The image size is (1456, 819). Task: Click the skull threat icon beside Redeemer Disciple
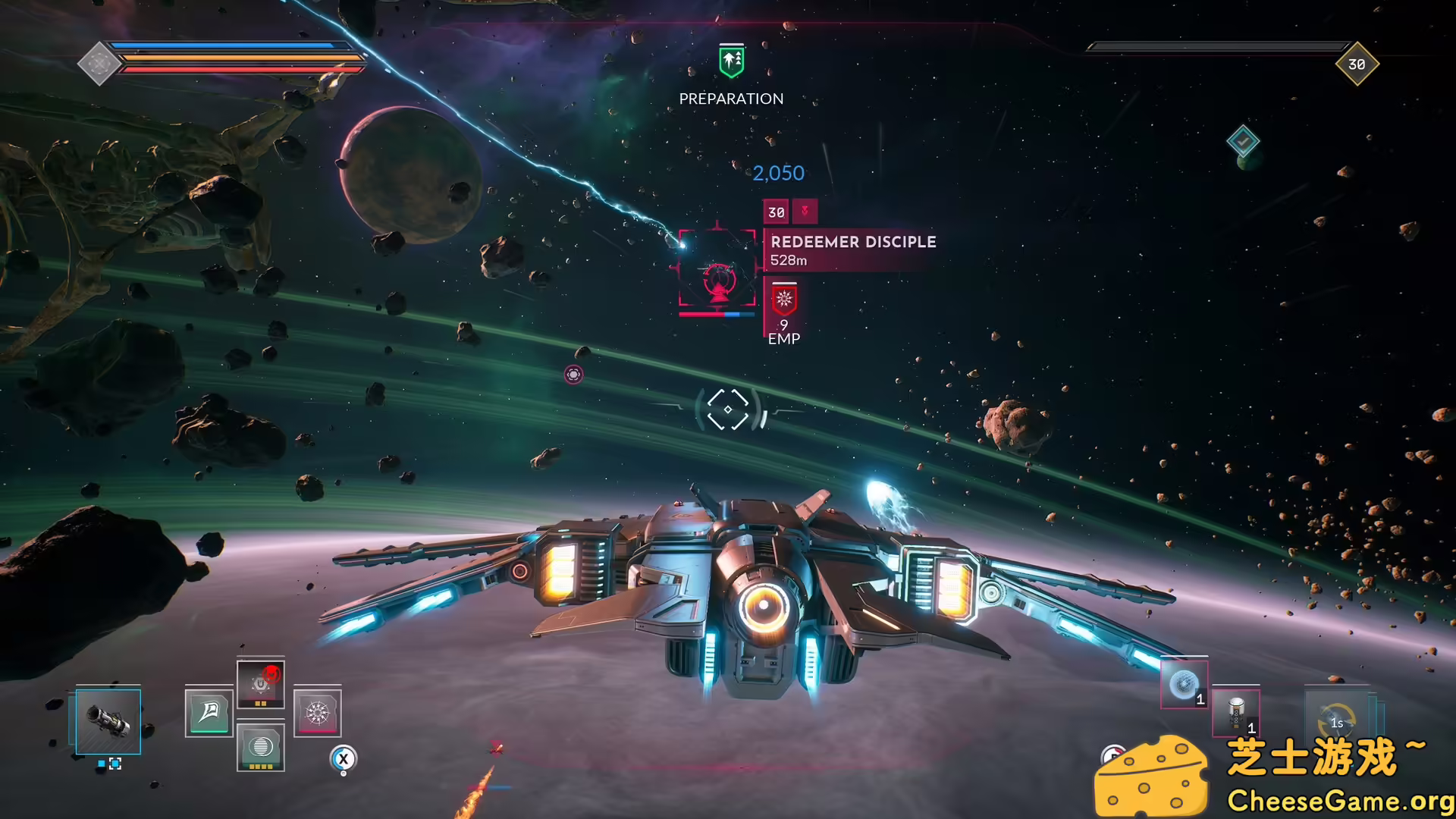click(x=805, y=210)
